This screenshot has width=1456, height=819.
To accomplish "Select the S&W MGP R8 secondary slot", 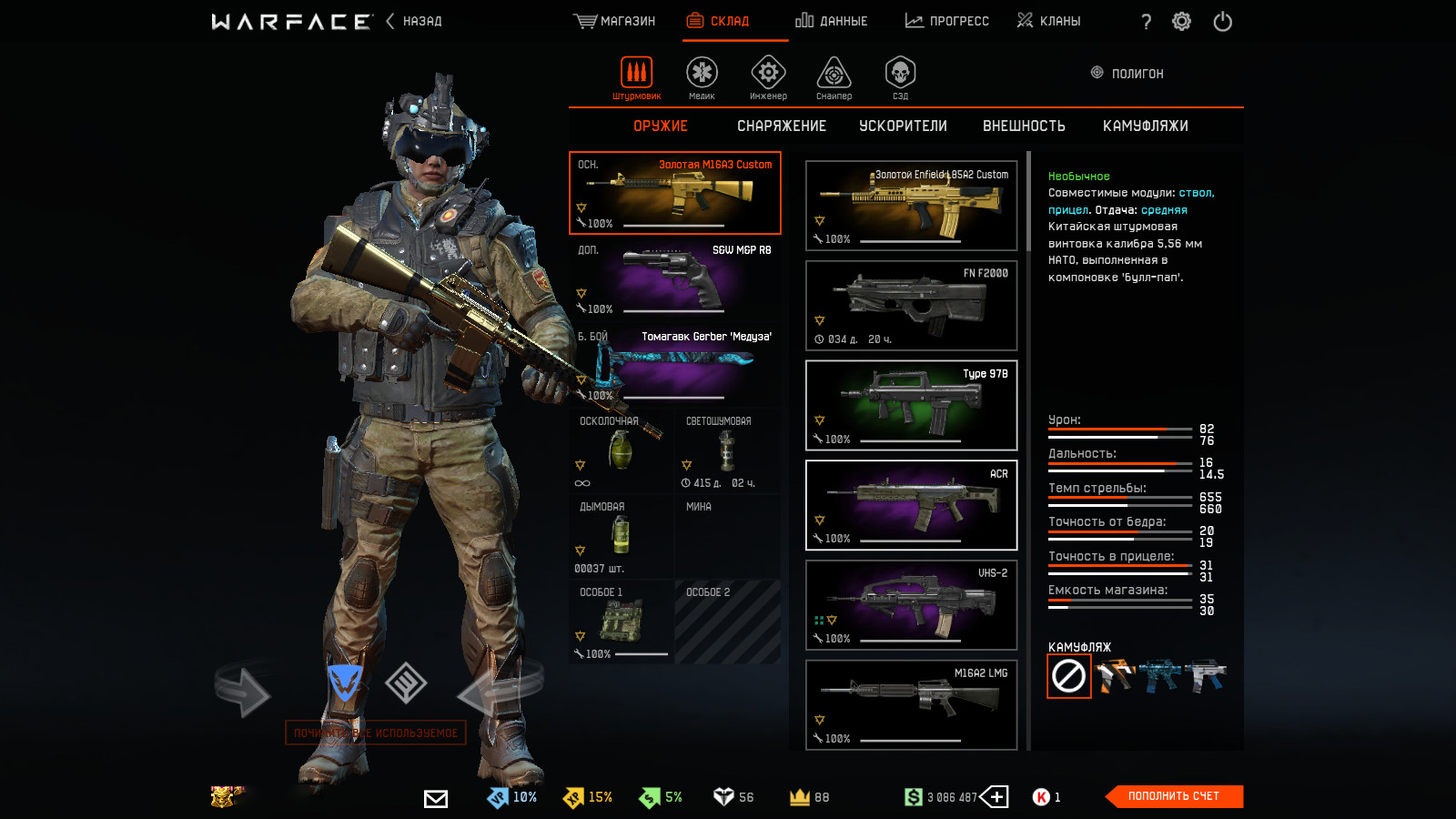I will (674, 279).
